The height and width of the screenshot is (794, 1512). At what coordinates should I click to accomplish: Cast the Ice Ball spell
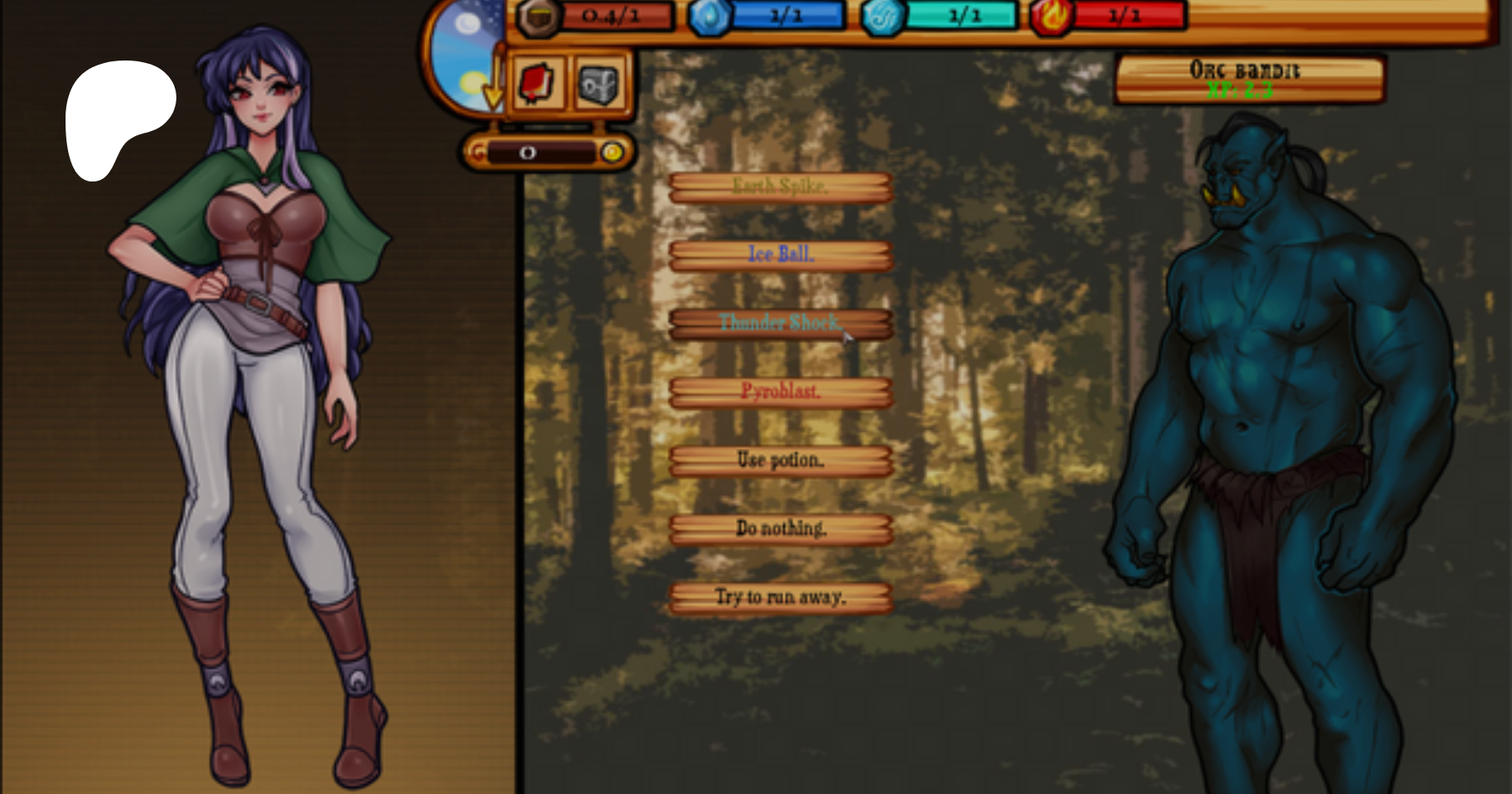pyautogui.click(x=780, y=255)
